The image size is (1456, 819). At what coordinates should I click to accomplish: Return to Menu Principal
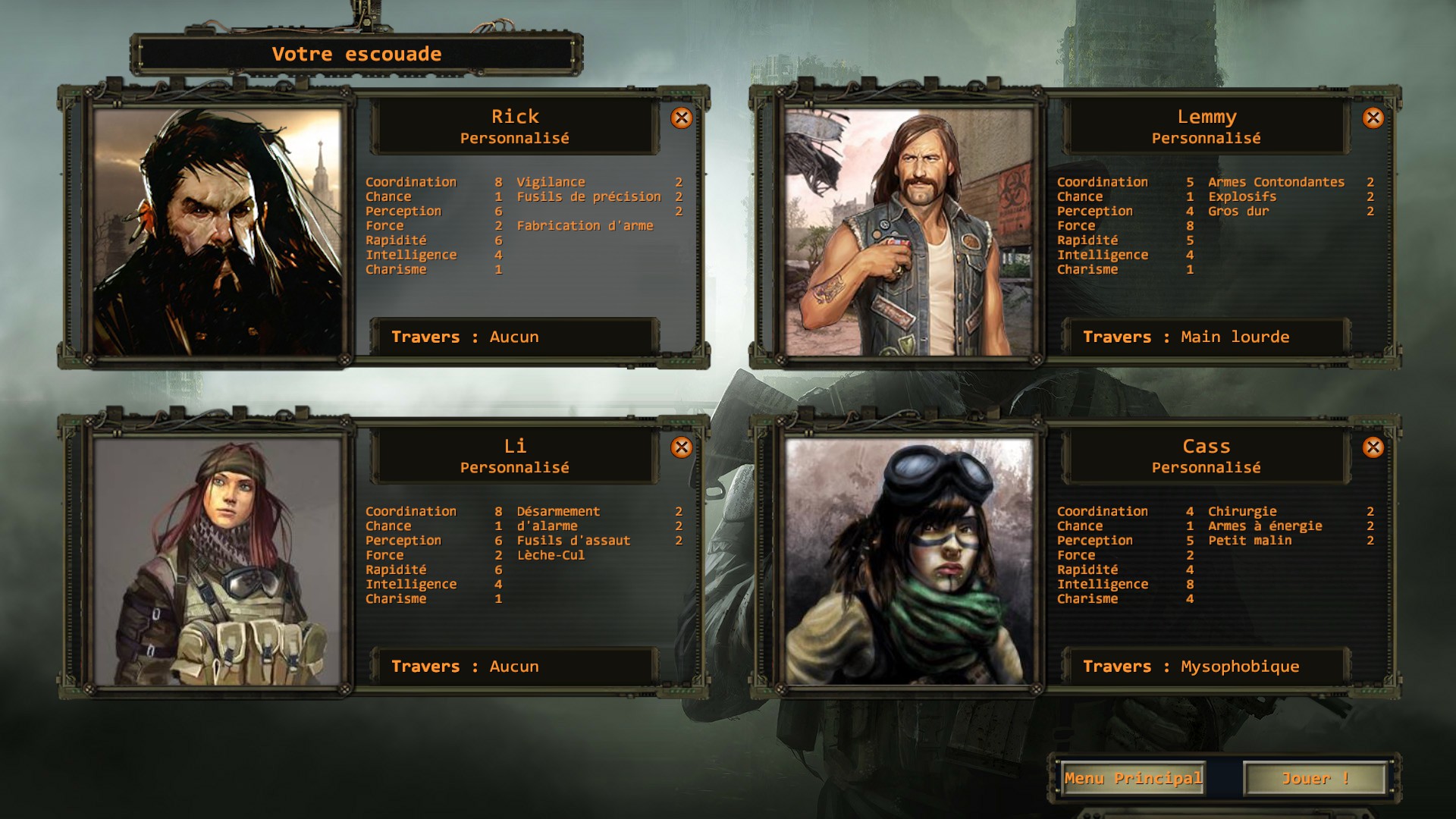[x=1133, y=779]
